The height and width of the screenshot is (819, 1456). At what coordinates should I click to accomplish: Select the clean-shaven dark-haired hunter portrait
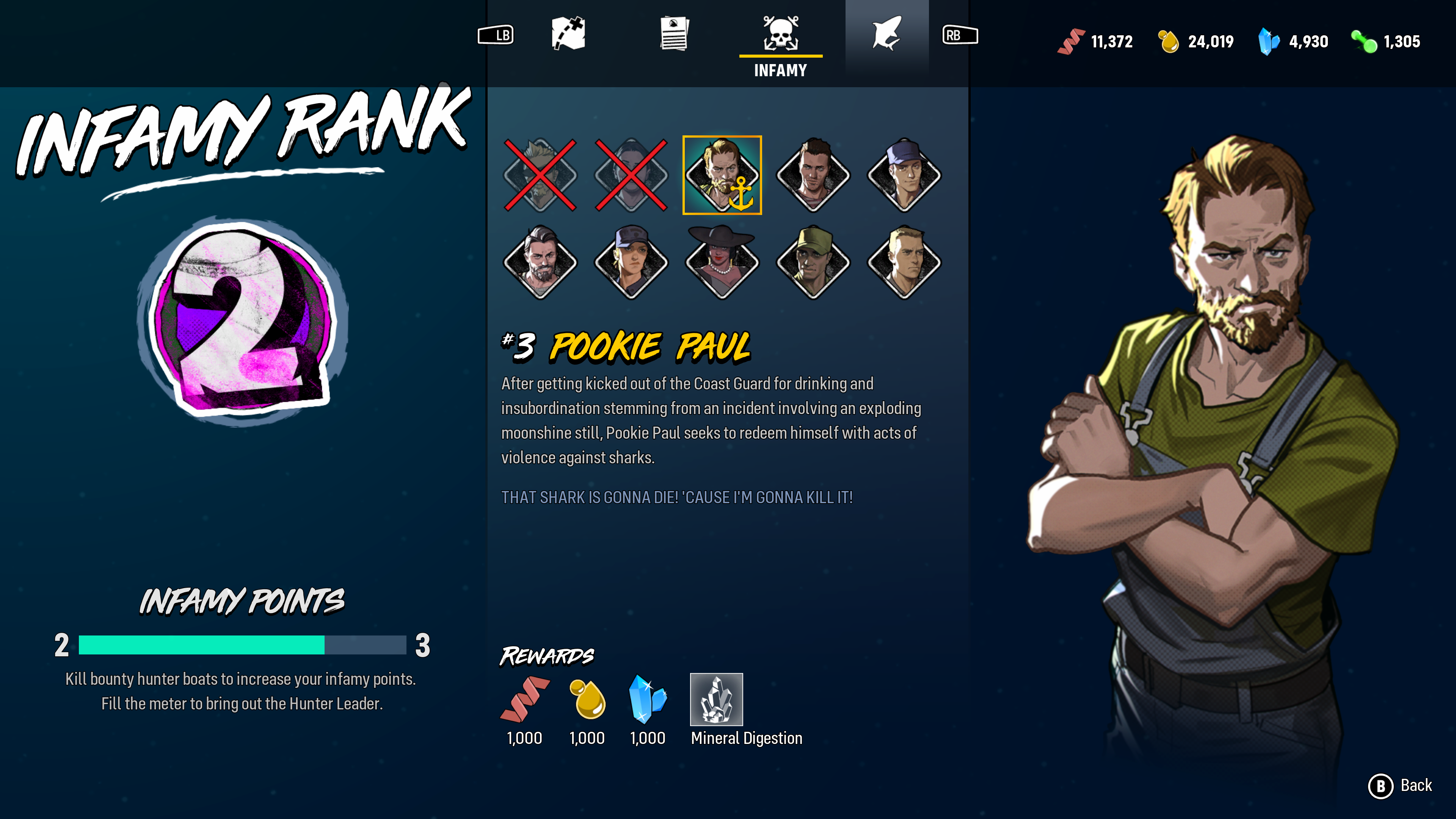[x=813, y=175]
